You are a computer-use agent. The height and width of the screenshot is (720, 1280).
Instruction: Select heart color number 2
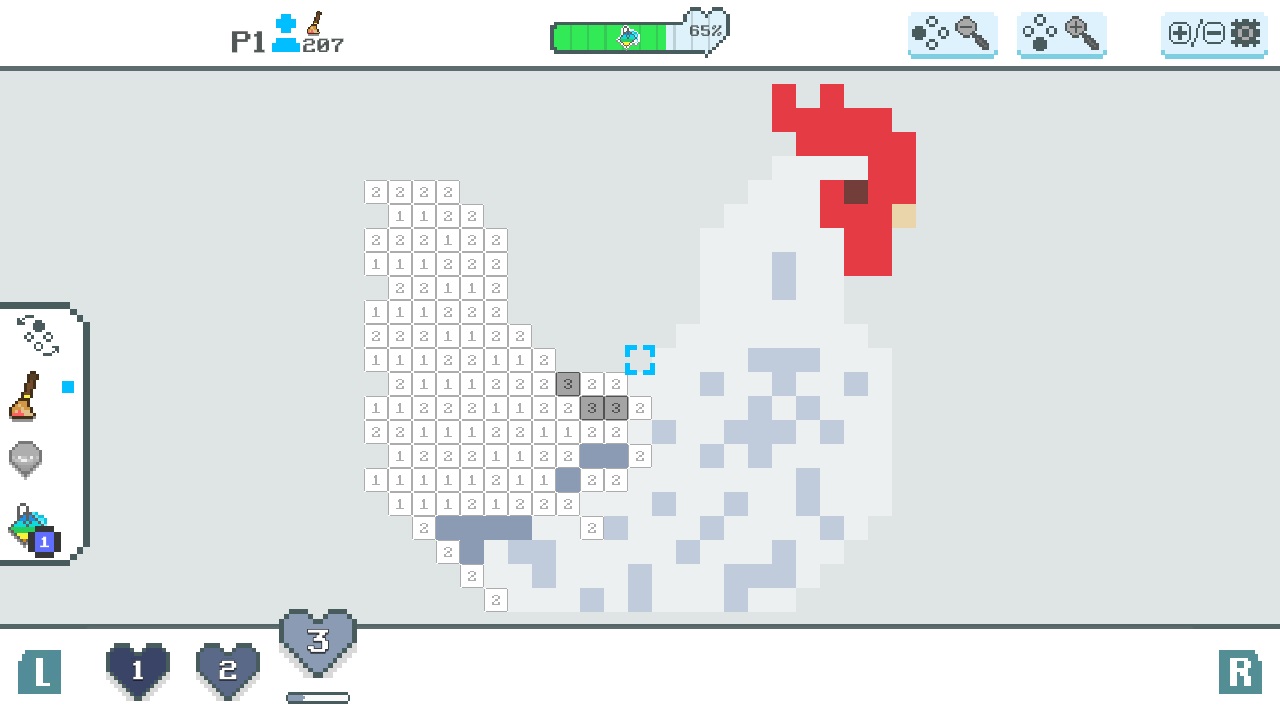[x=228, y=668]
